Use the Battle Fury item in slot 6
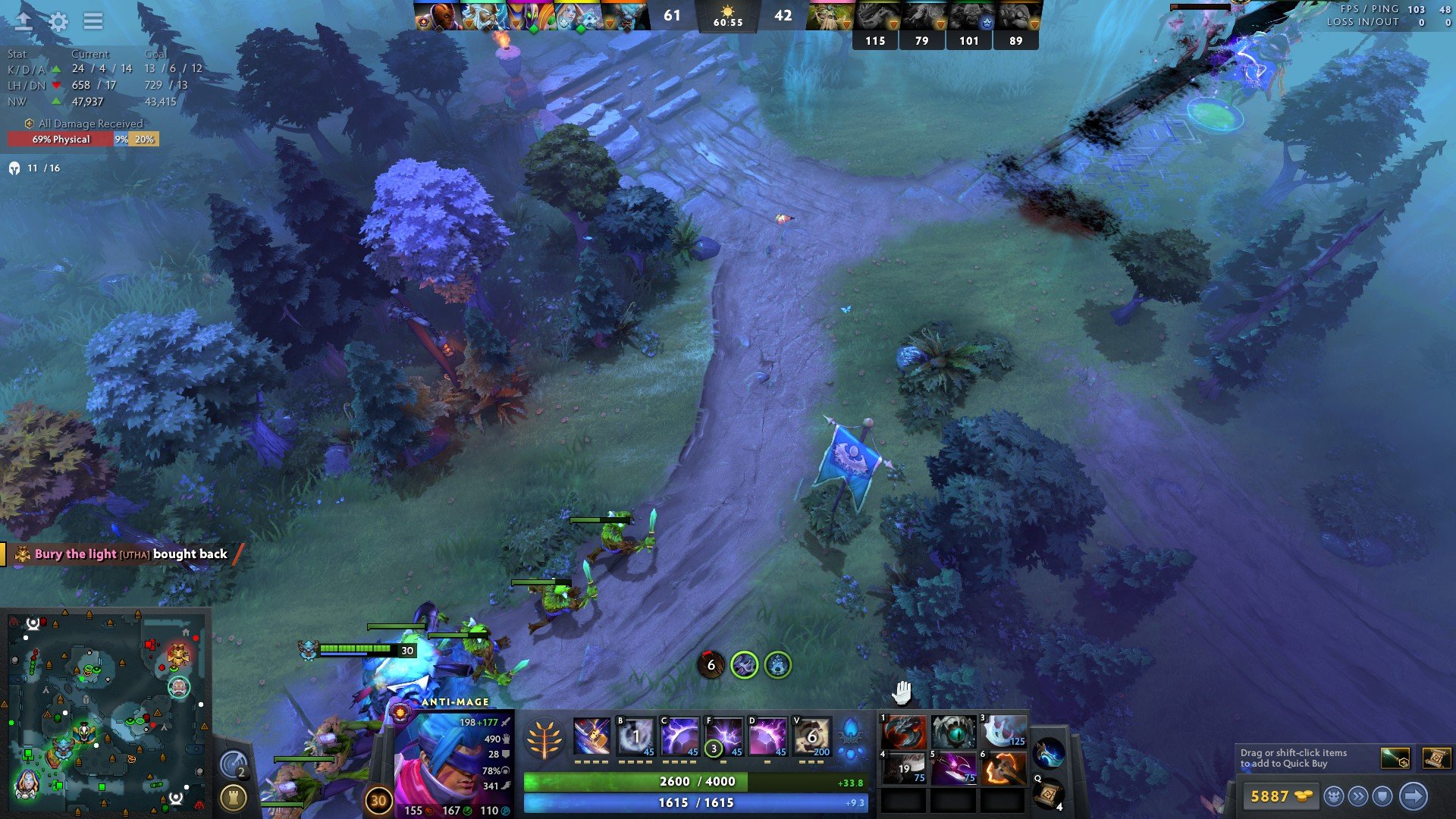Image resolution: width=1456 pixels, height=819 pixels. point(1003,768)
